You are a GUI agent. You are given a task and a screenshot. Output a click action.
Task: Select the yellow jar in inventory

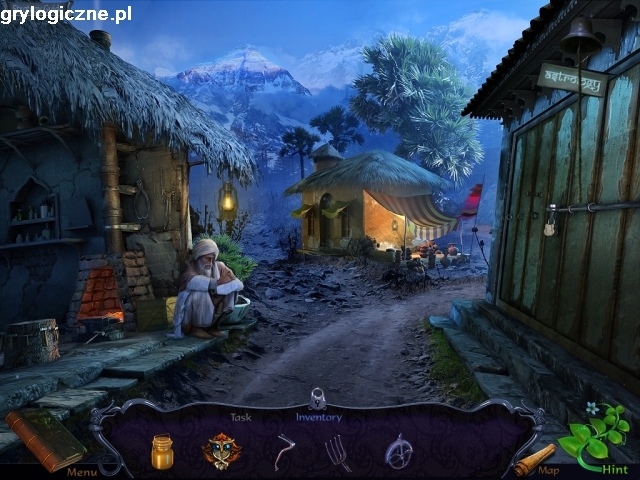[x=162, y=451]
